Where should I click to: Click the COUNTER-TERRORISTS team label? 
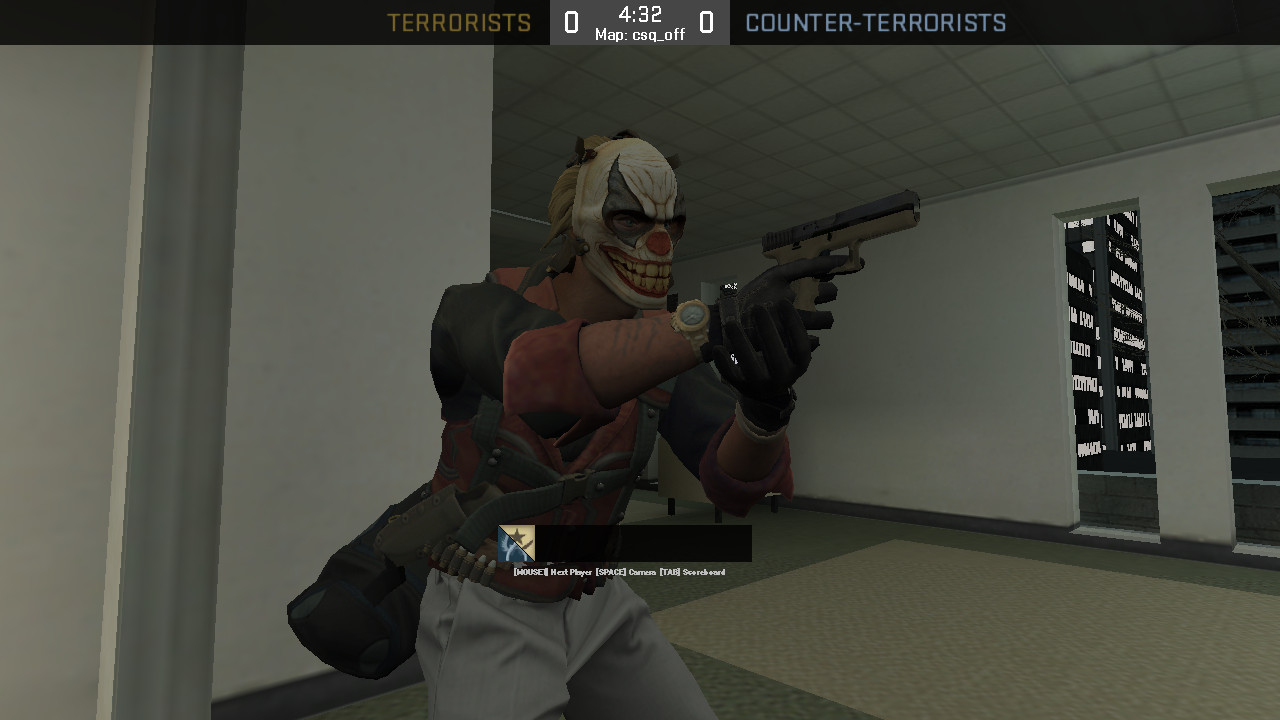(877, 21)
